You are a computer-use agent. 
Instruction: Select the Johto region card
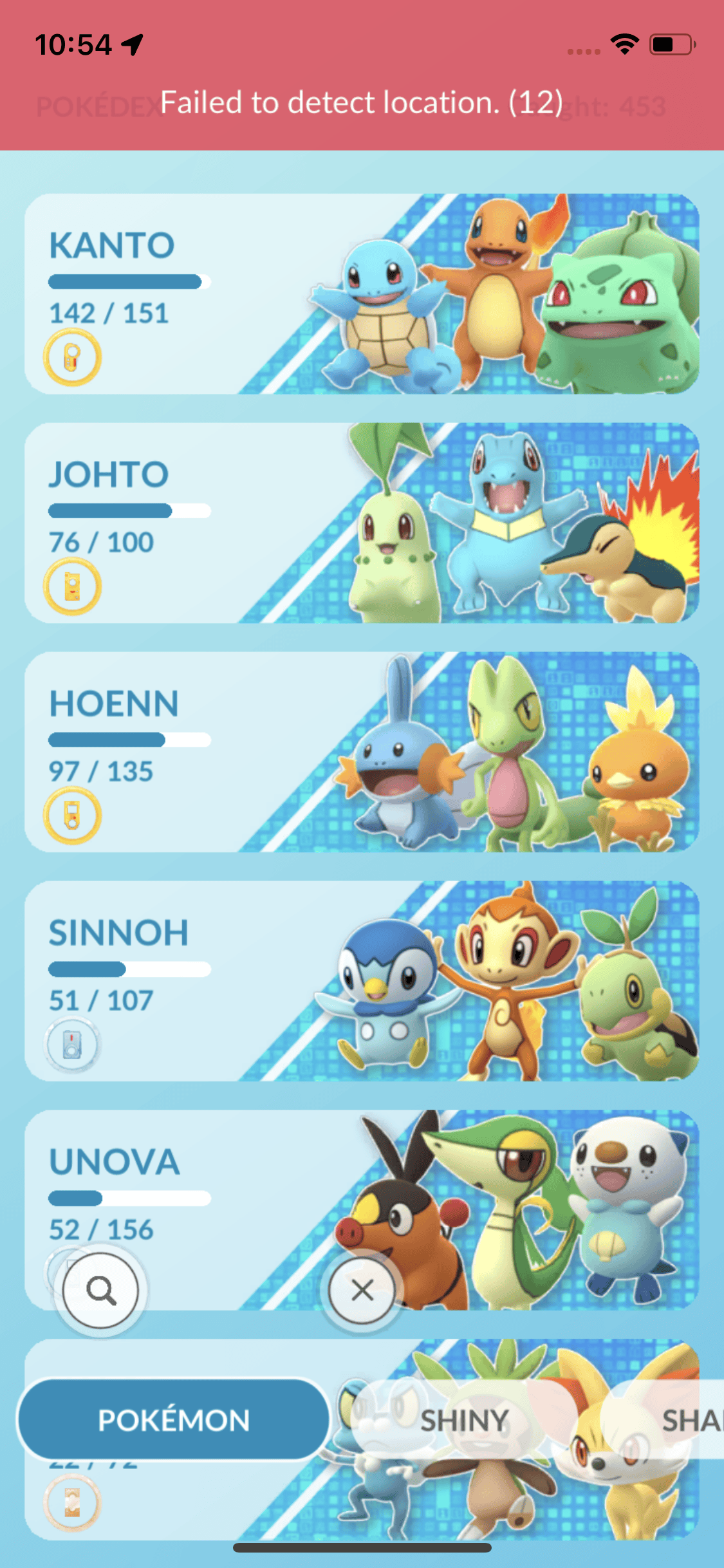(362, 523)
